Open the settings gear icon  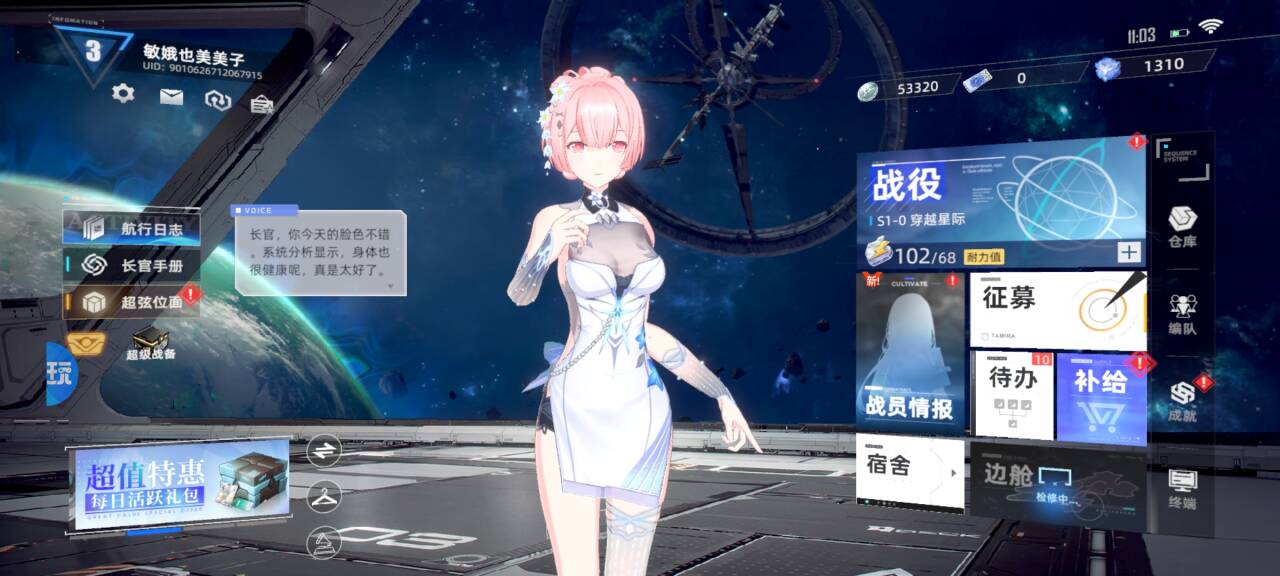coord(123,94)
